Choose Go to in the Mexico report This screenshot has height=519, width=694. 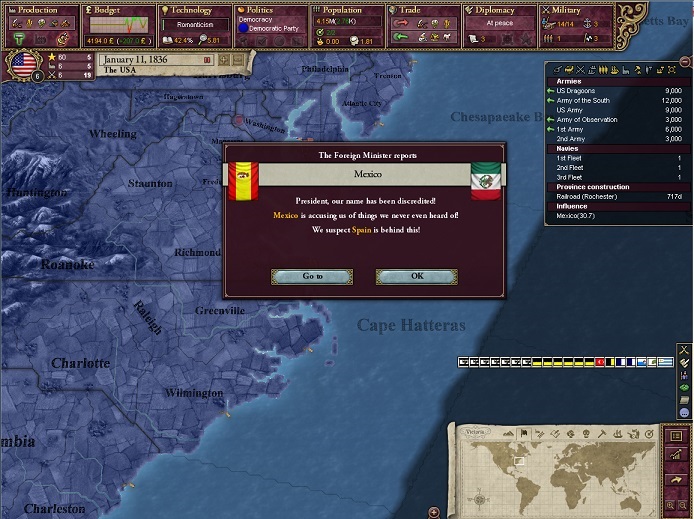tap(312, 276)
